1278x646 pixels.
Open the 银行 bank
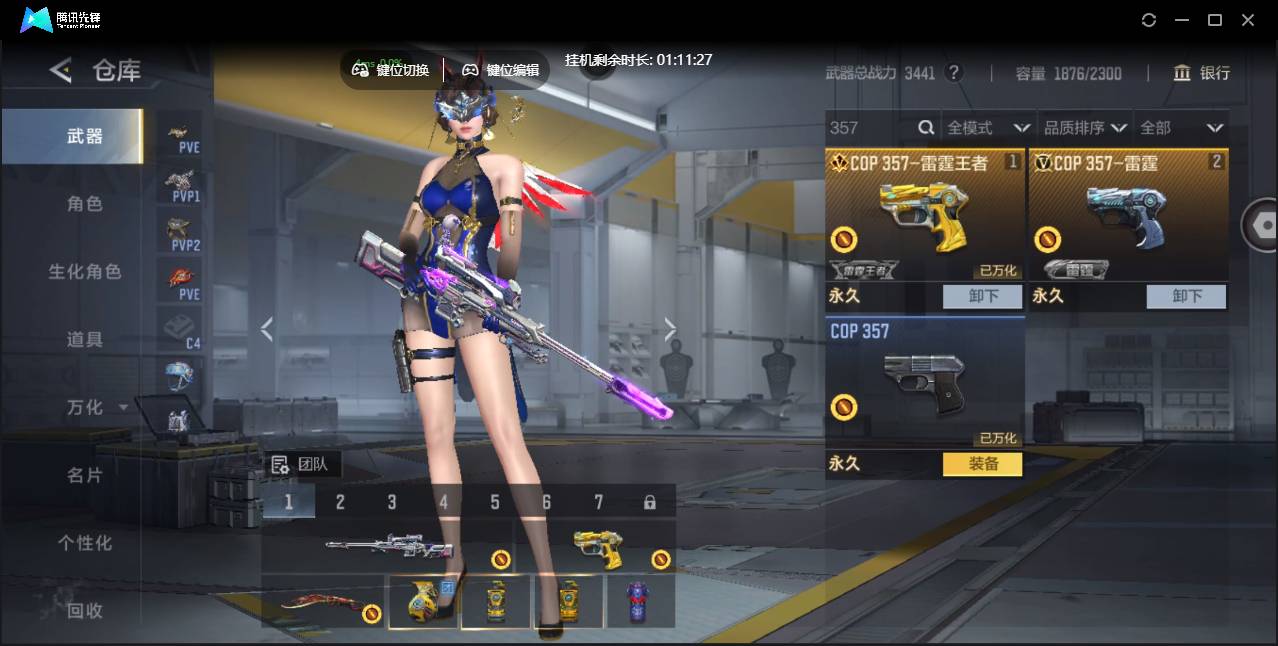(x=1201, y=73)
